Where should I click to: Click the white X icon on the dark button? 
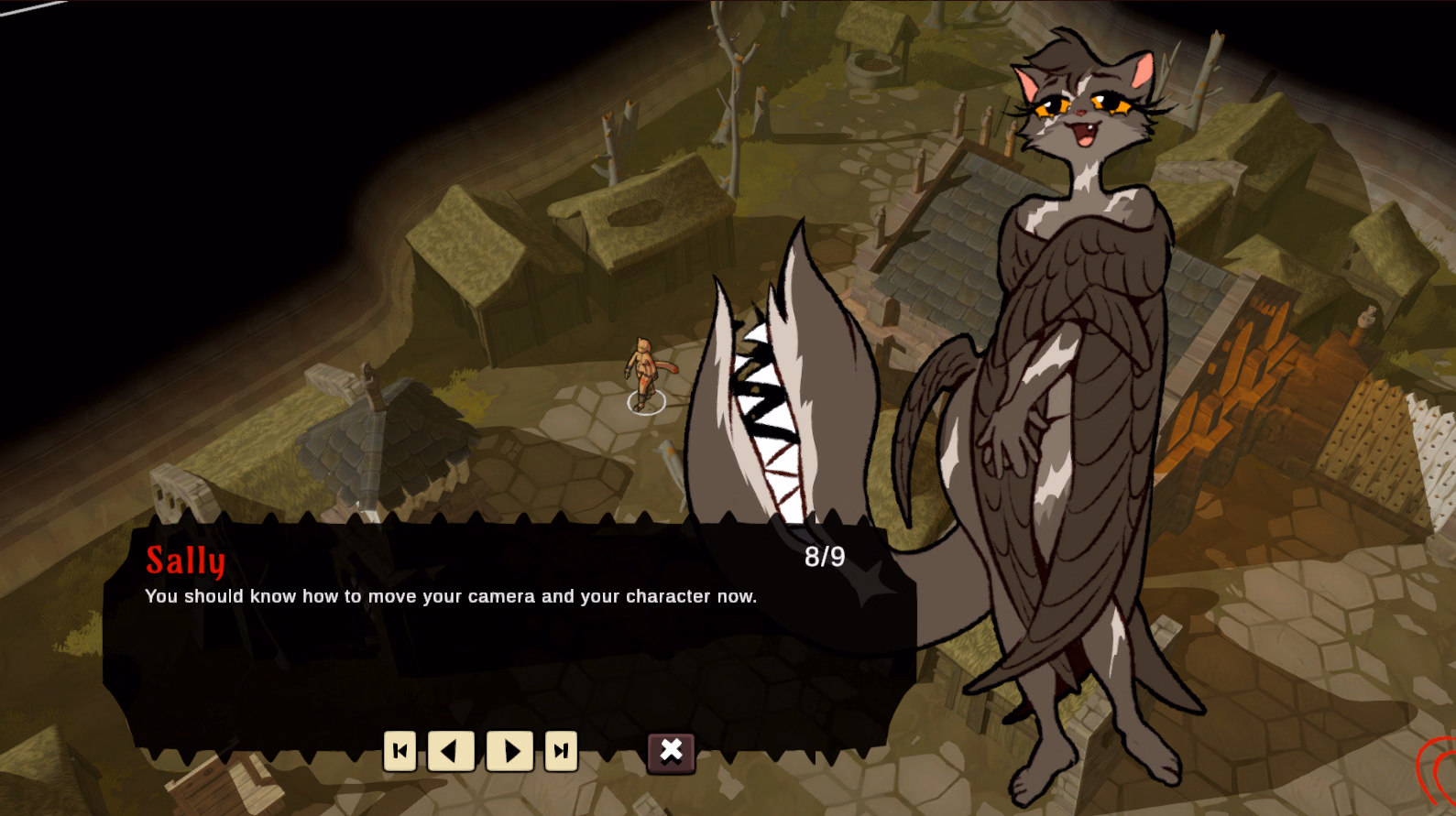click(x=671, y=751)
